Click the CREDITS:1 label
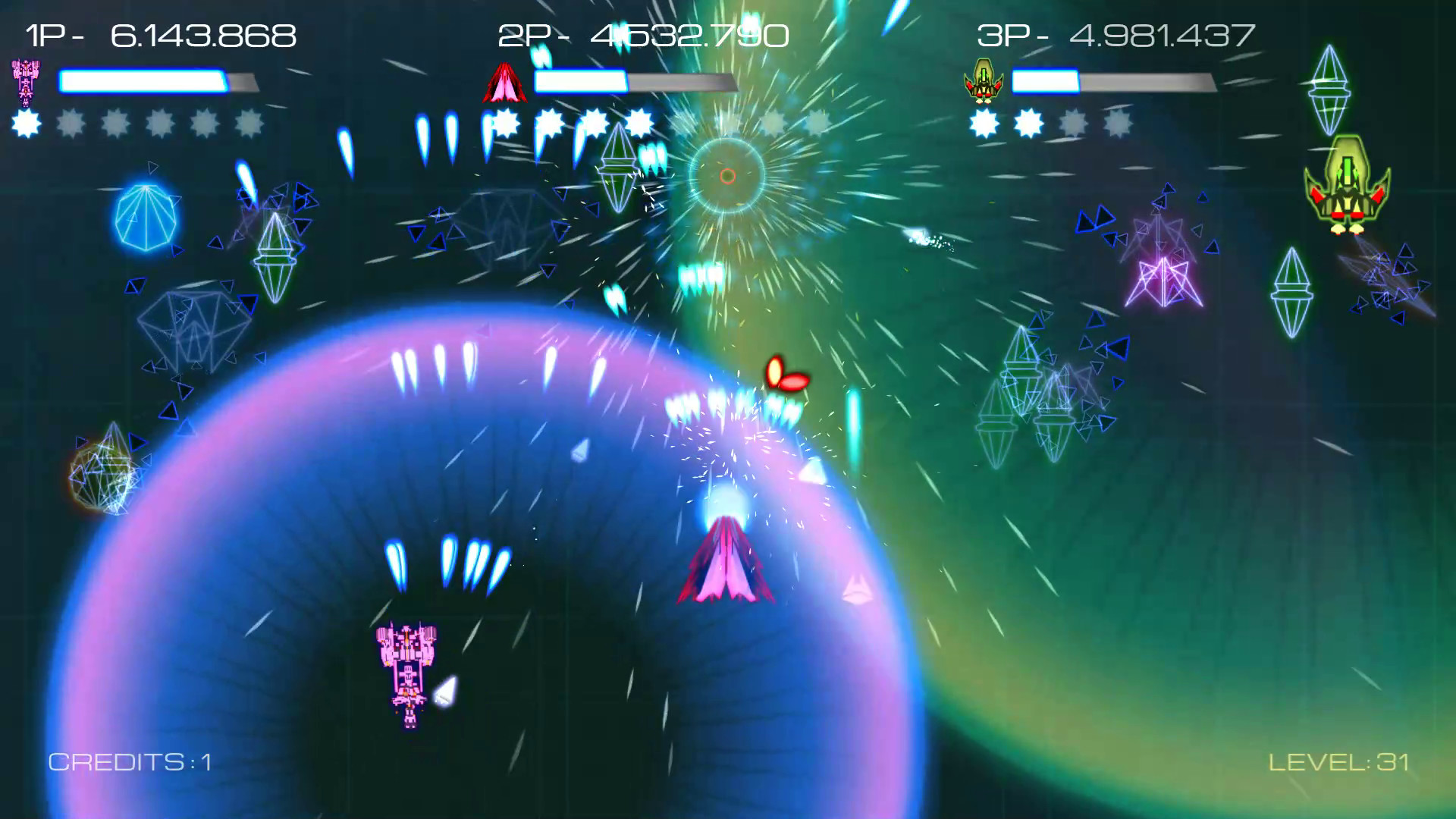The height and width of the screenshot is (819, 1456). (130, 762)
